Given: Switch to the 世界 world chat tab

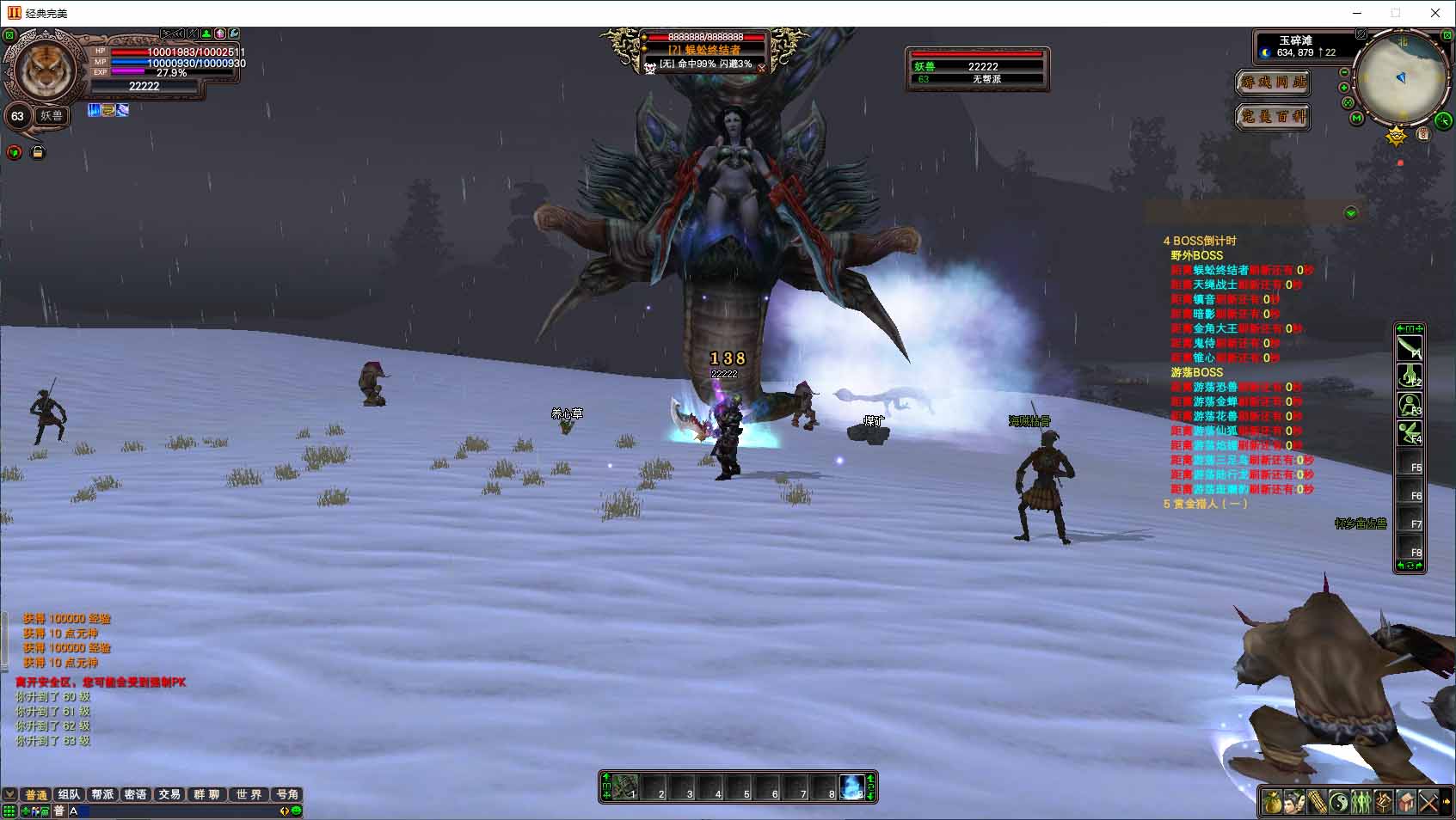Looking at the screenshot, I should pos(249,794).
